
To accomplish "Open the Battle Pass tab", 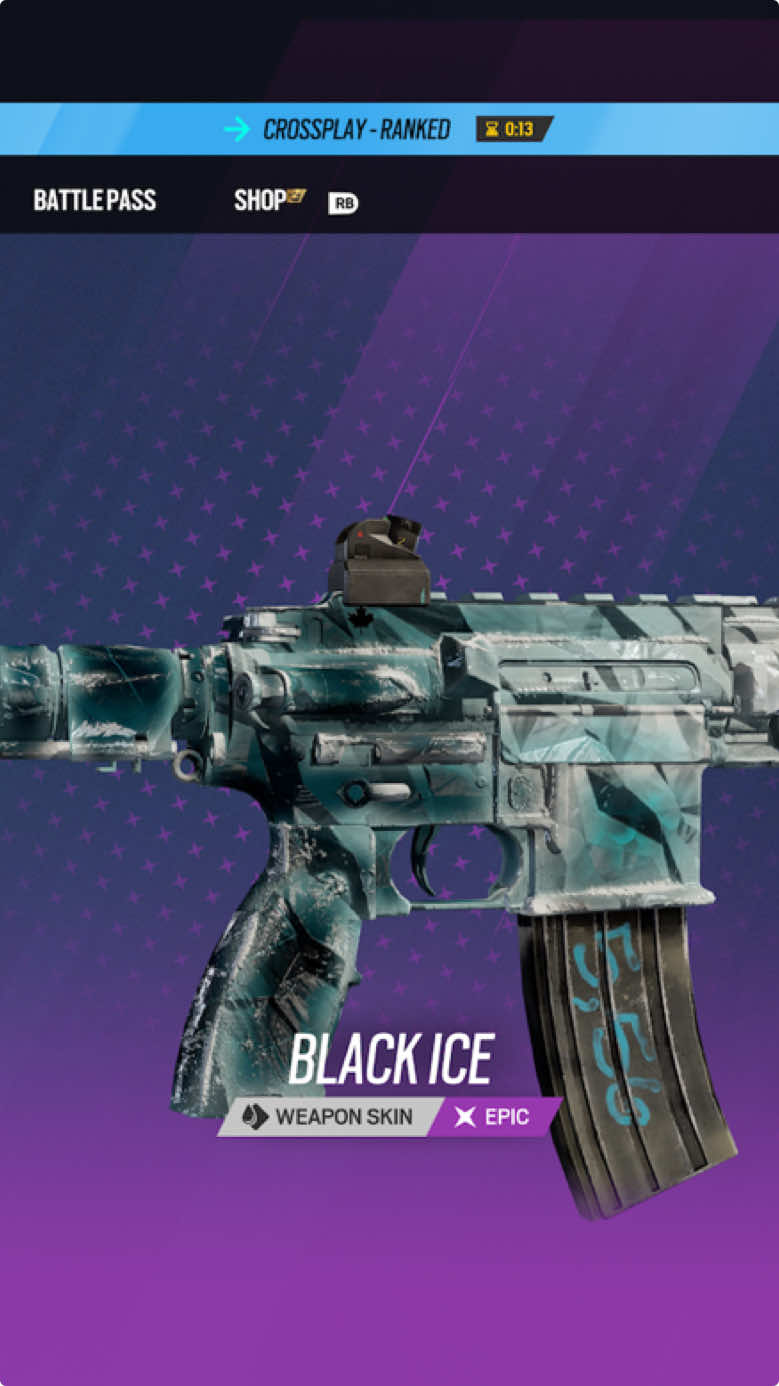I will [95, 200].
